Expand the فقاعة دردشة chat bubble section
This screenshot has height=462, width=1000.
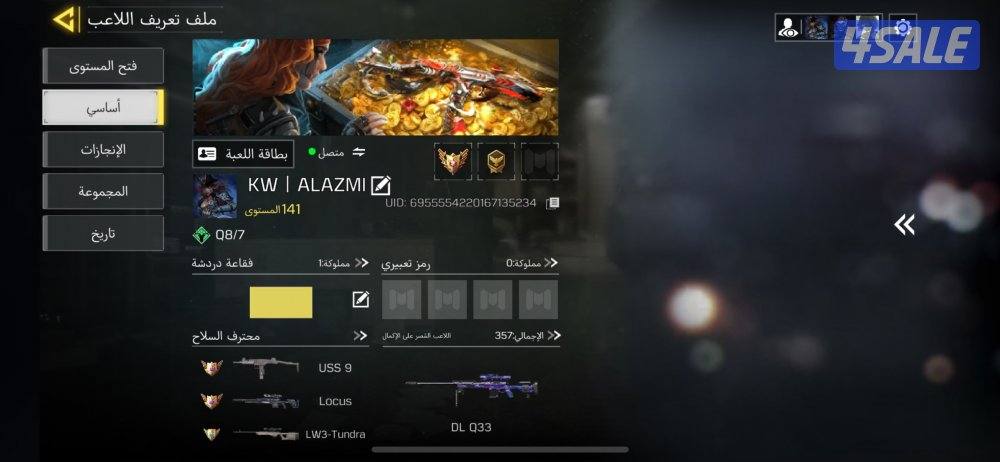click(x=361, y=263)
